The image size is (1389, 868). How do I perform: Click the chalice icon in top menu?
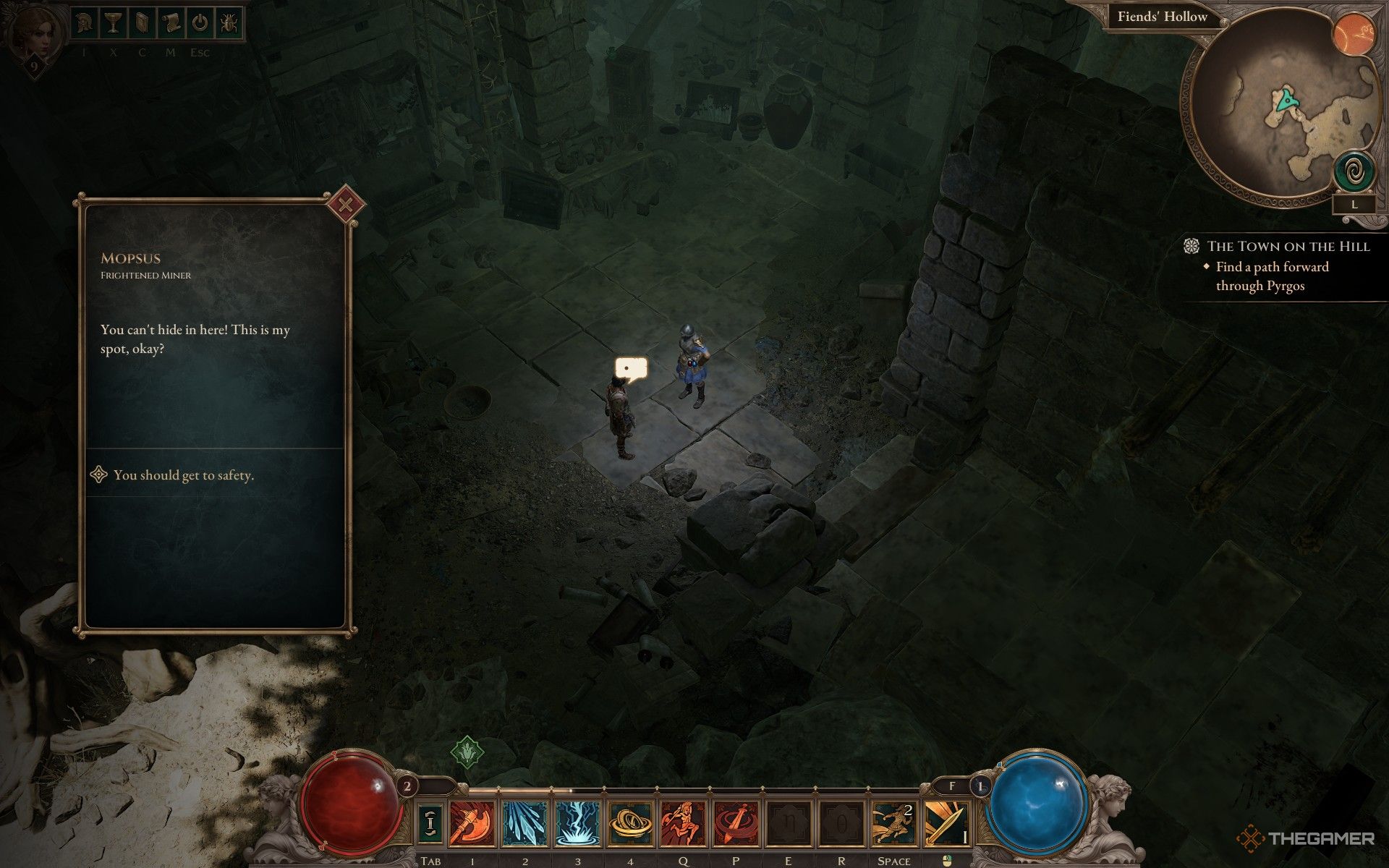[112, 23]
